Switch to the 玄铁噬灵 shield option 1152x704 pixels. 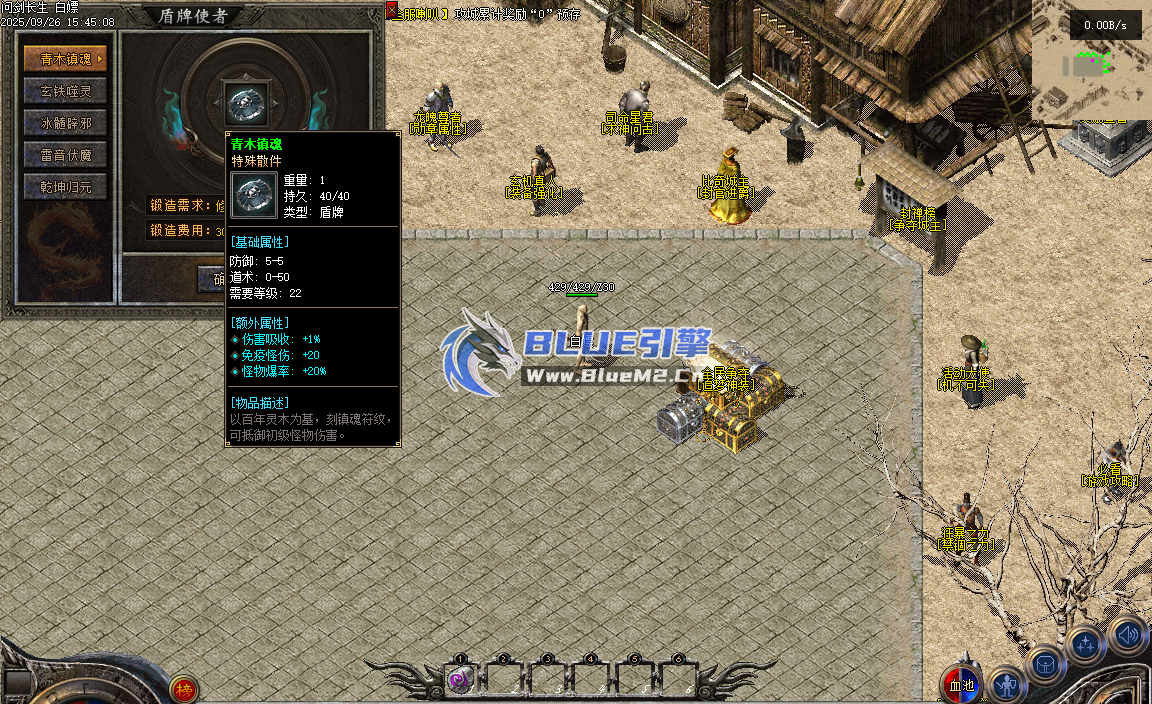(65, 91)
